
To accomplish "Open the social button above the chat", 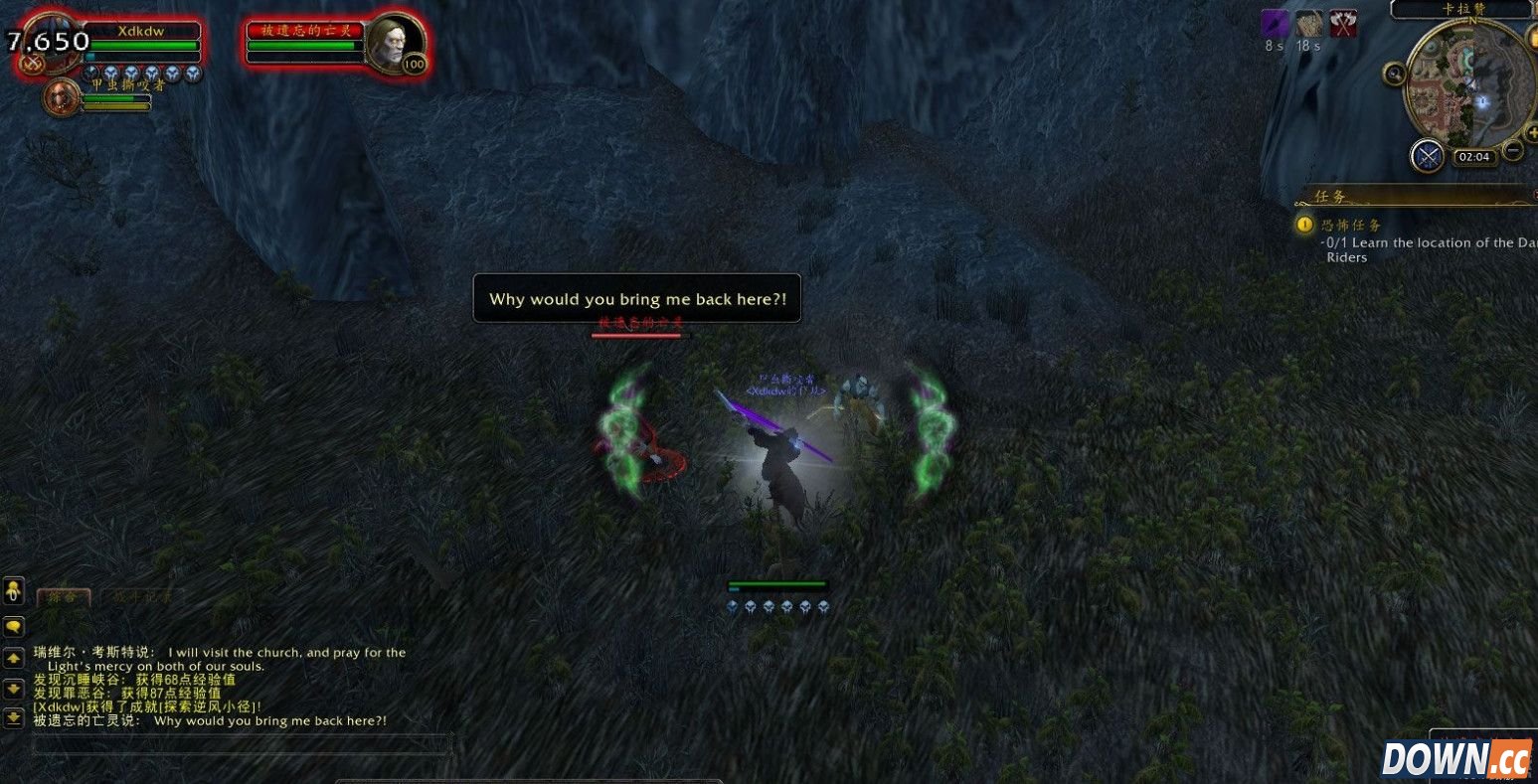I will [x=13, y=592].
